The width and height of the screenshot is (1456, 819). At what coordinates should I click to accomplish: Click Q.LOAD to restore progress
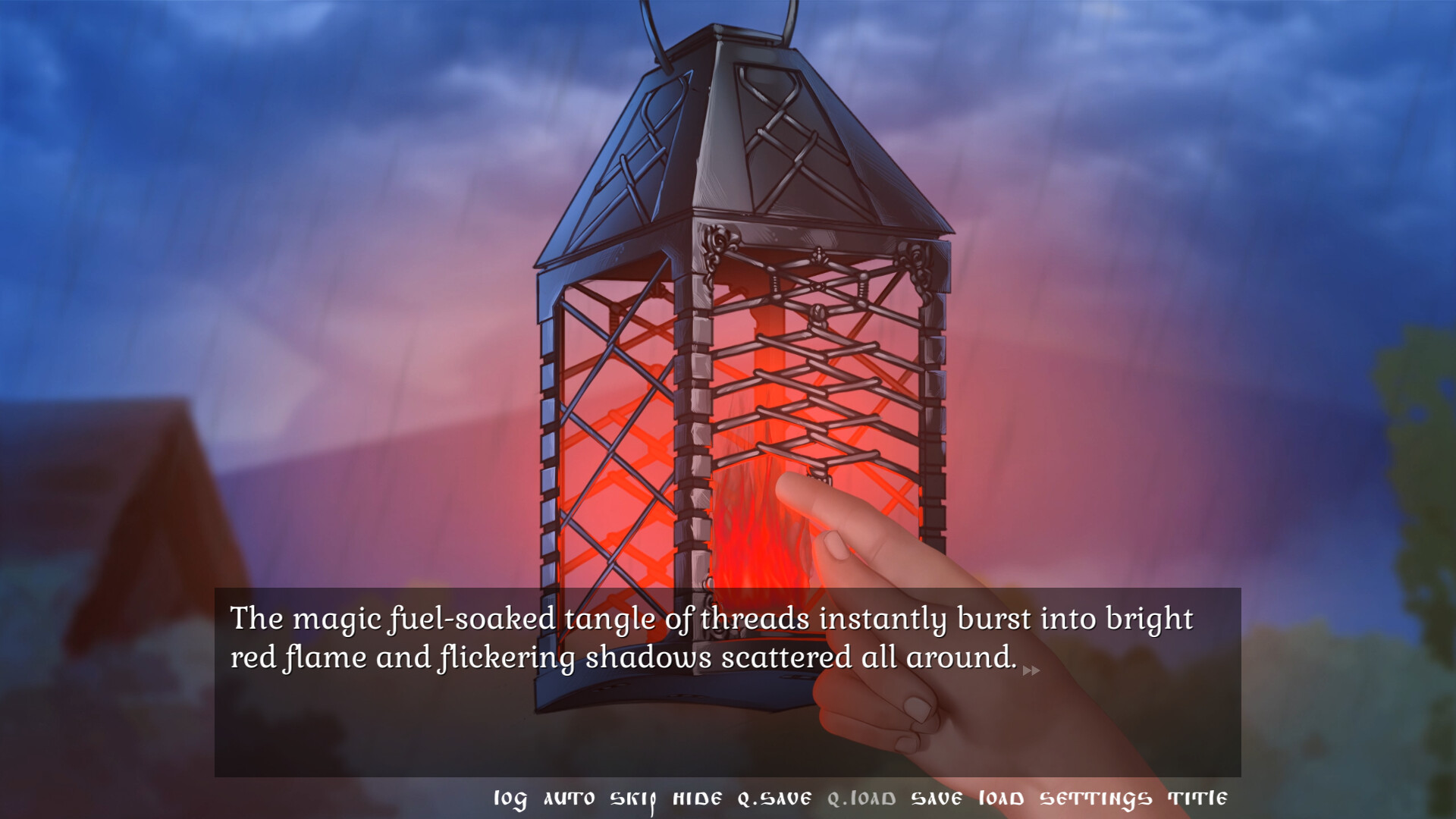click(x=861, y=798)
